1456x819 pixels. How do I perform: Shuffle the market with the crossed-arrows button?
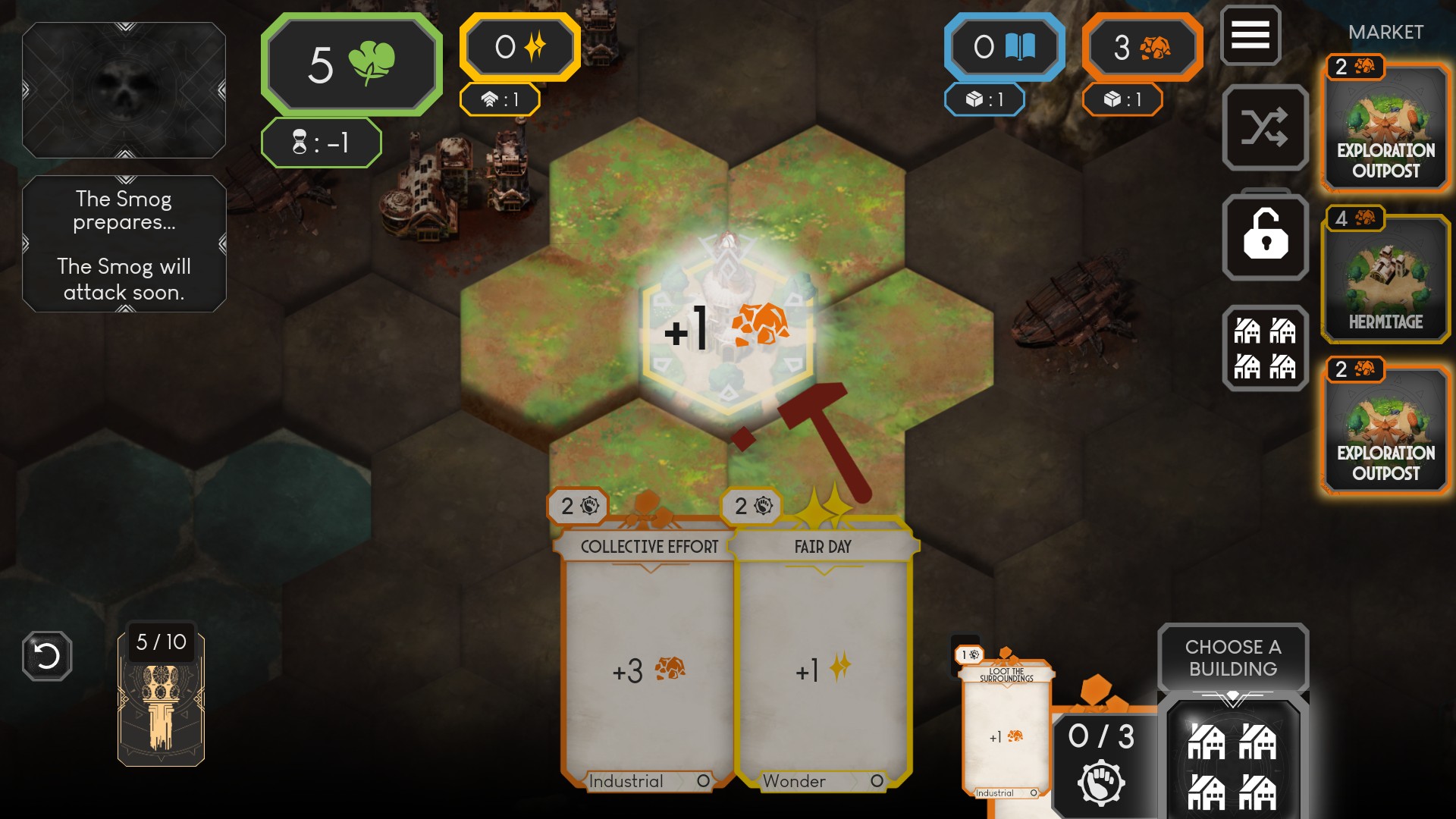tap(1265, 127)
